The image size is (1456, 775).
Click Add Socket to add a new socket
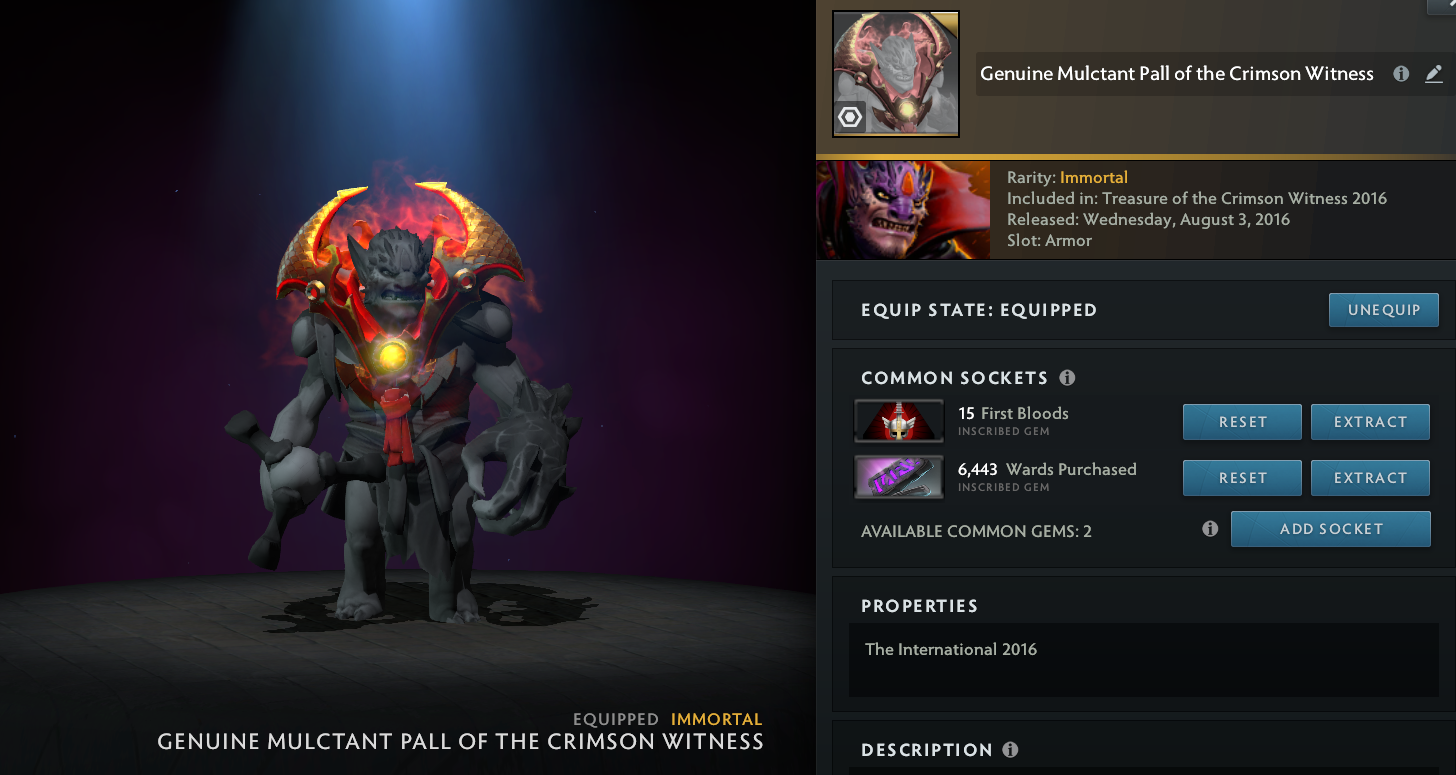tap(1330, 528)
